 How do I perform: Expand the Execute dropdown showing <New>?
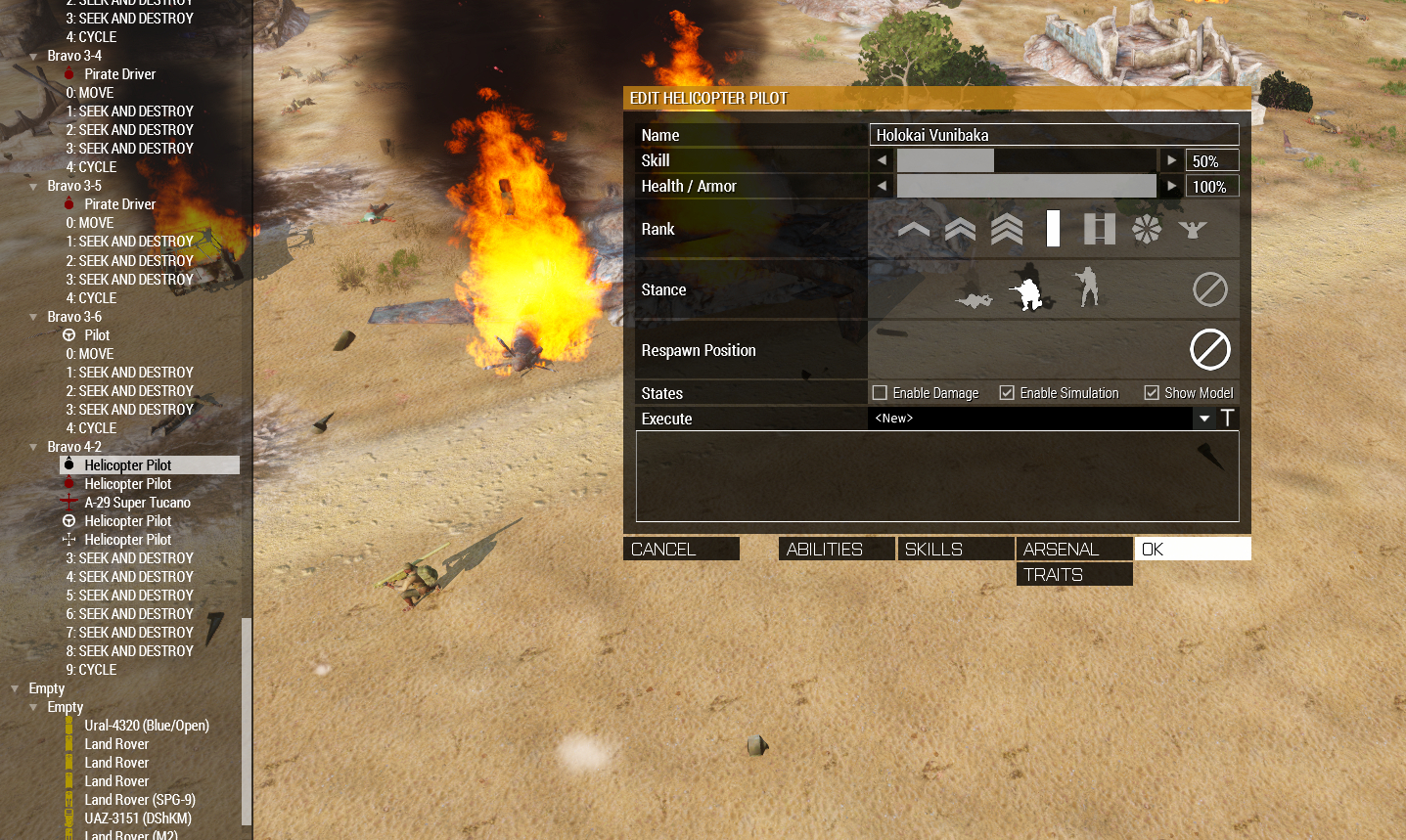pyautogui.click(x=1204, y=419)
